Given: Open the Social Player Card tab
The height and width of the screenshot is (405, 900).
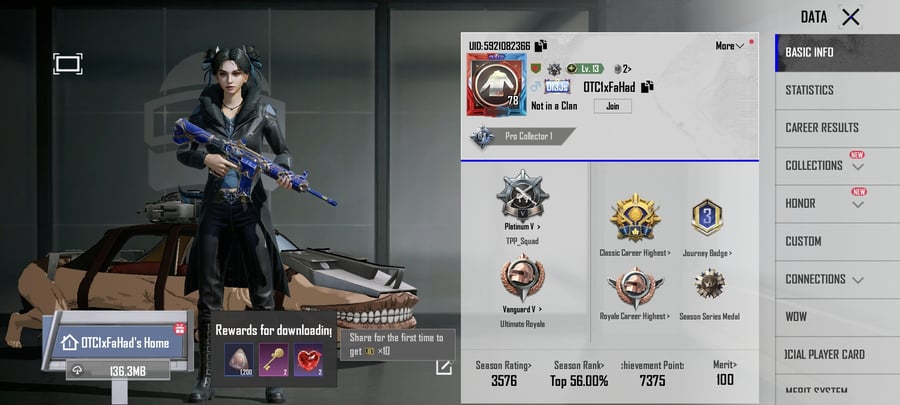Looking at the screenshot, I should coord(825,354).
